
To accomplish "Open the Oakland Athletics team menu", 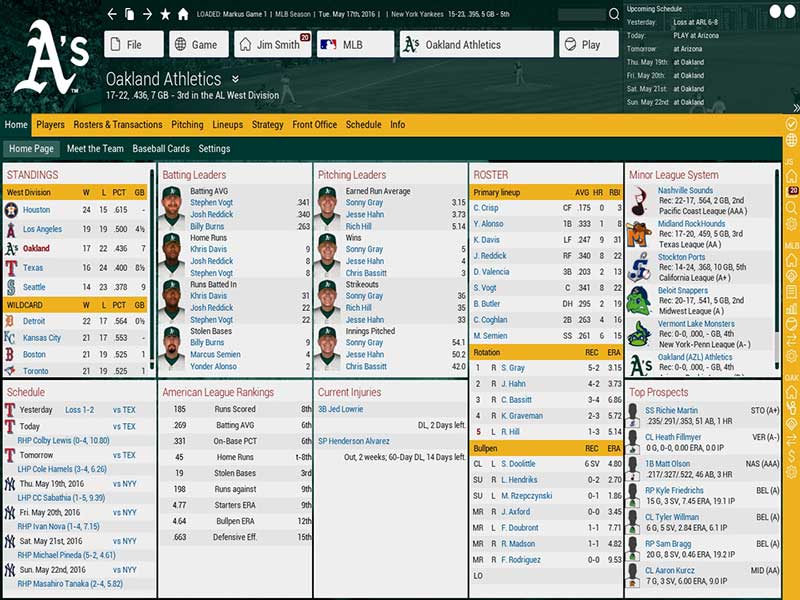I will [x=475, y=45].
